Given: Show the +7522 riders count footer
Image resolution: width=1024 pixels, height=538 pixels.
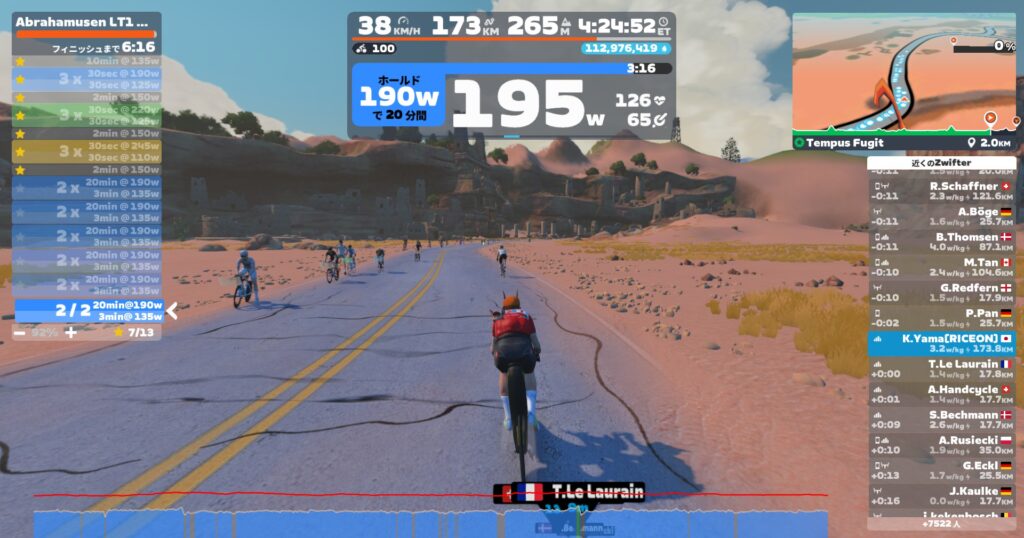Looking at the screenshot, I should [941, 523].
